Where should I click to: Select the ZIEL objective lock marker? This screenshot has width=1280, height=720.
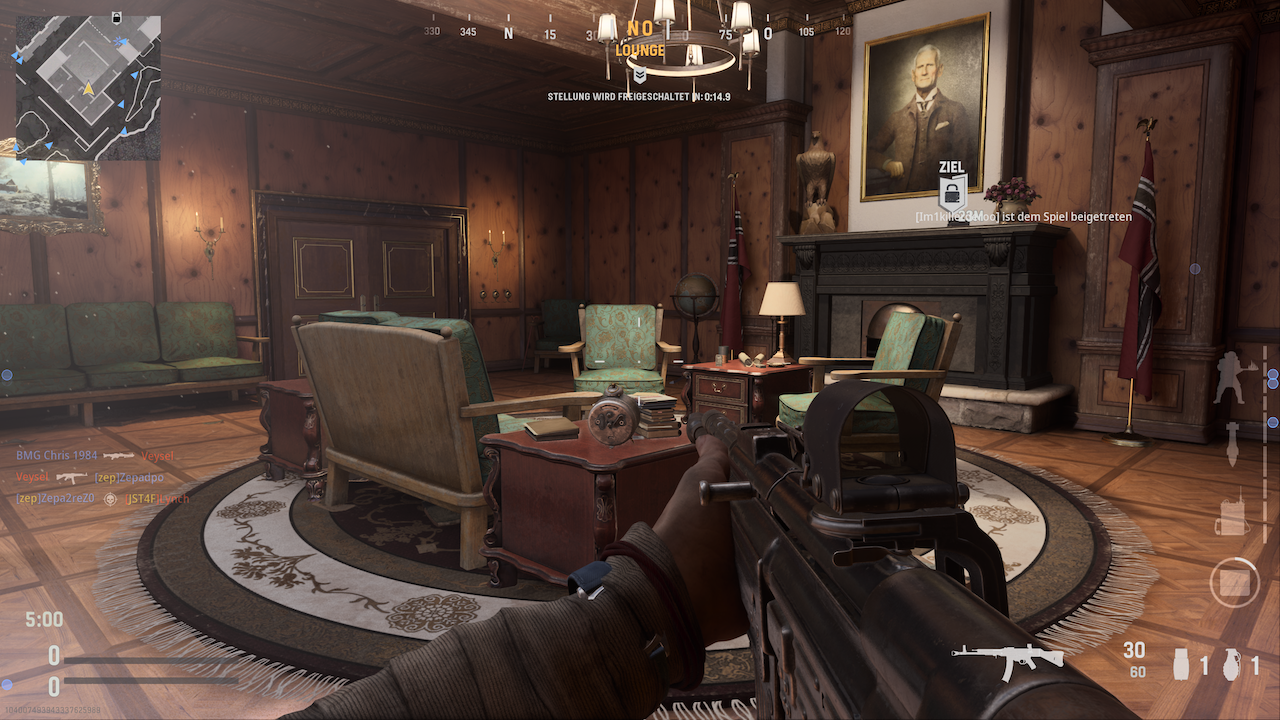pos(952,190)
